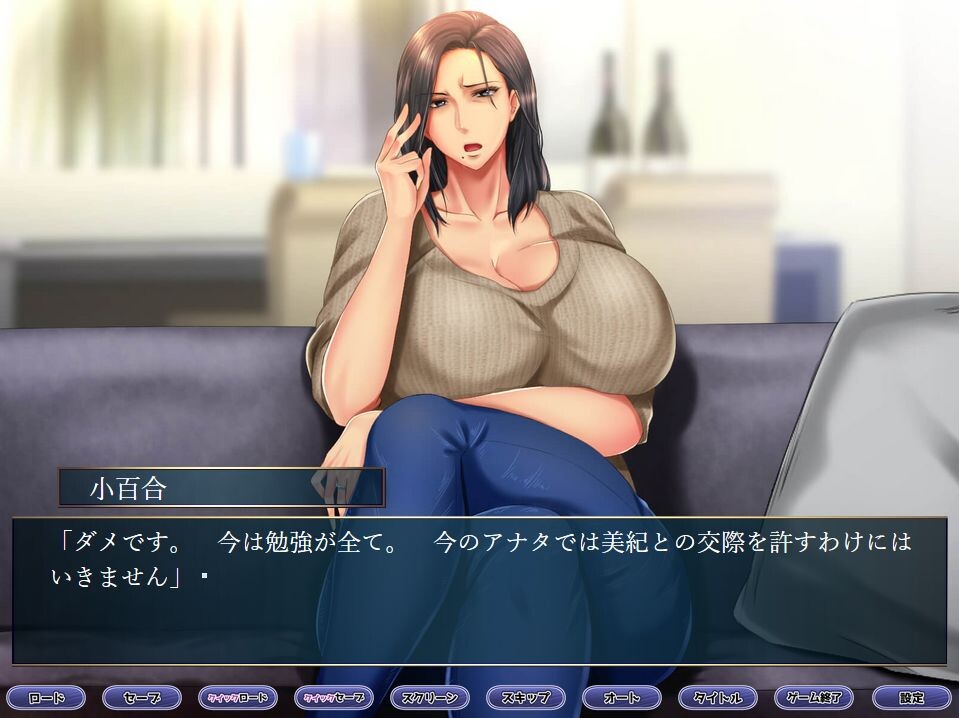Image resolution: width=959 pixels, height=718 pixels.
Task: Click the クイックセーブ quick save button
Action: pyautogui.click(x=333, y=697)
